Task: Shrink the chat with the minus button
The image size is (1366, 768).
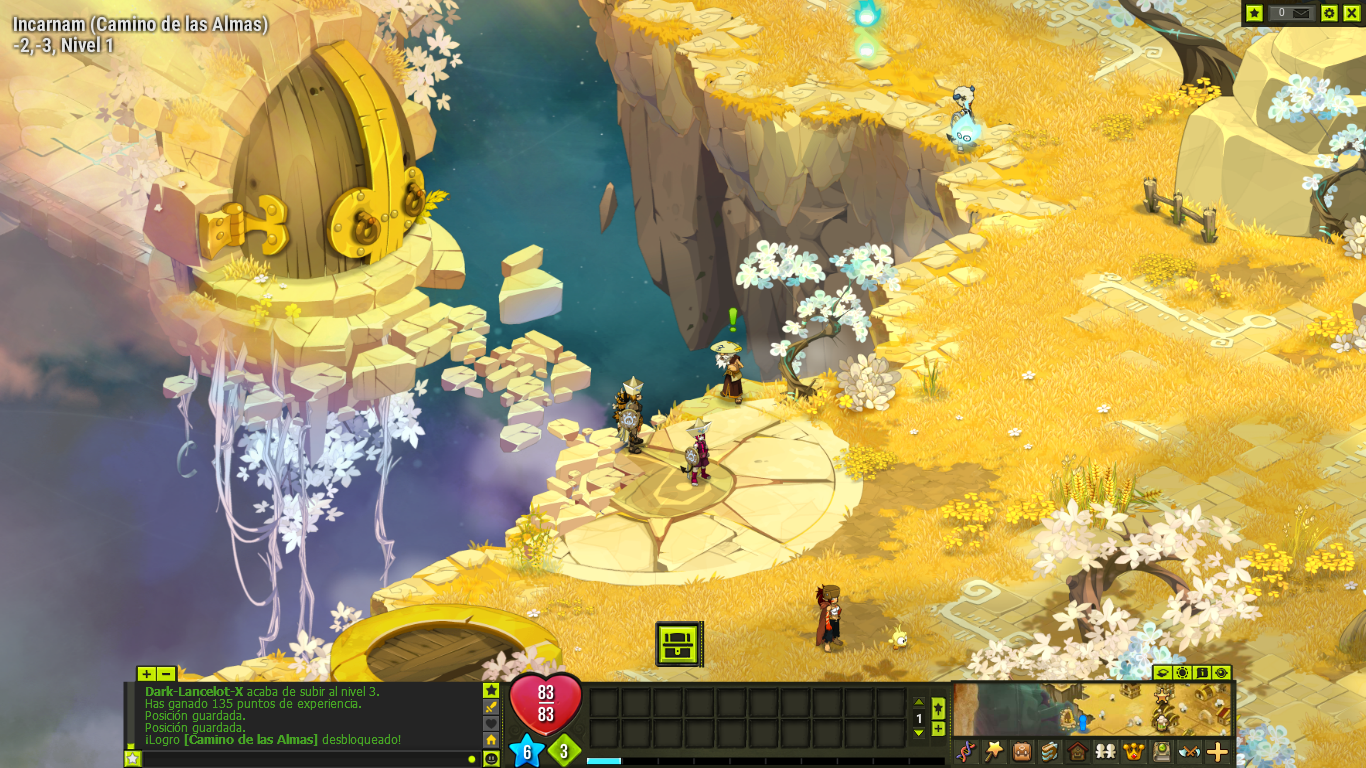Action: pos(166,674)
